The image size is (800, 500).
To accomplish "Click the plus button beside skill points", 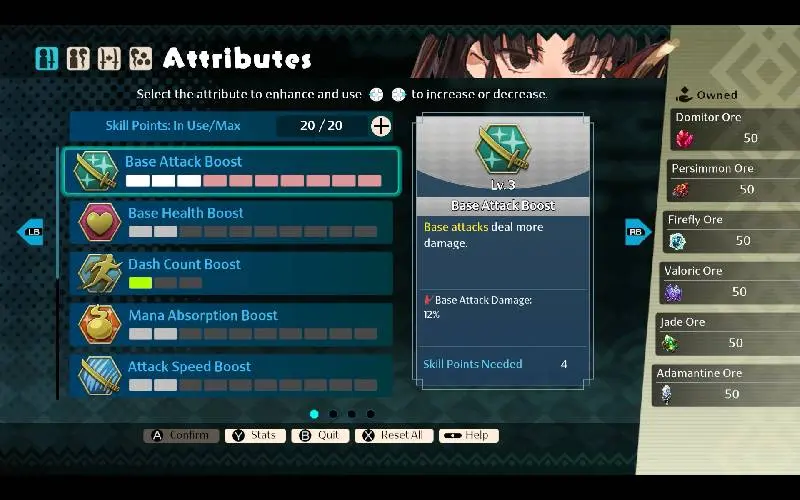I will tap(381, 126).
